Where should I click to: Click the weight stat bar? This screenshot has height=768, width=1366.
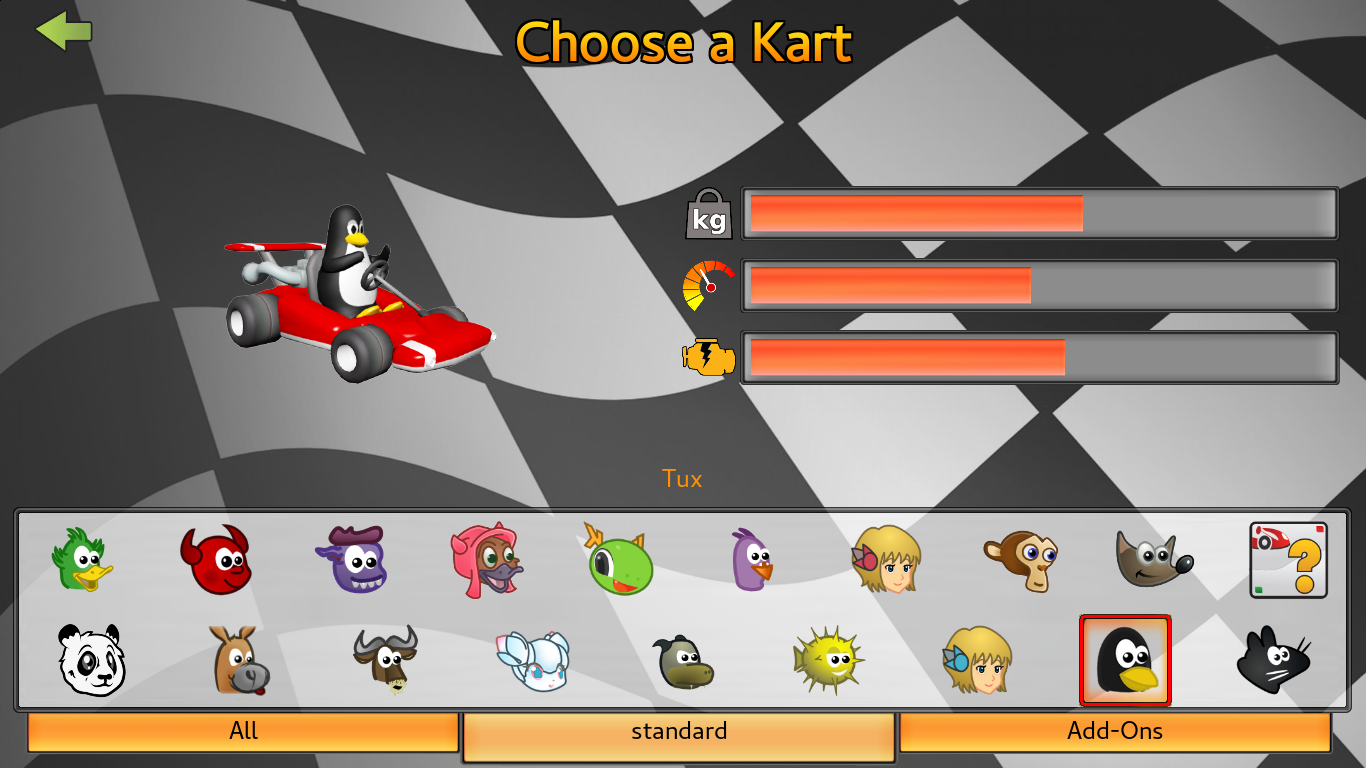1040,213
